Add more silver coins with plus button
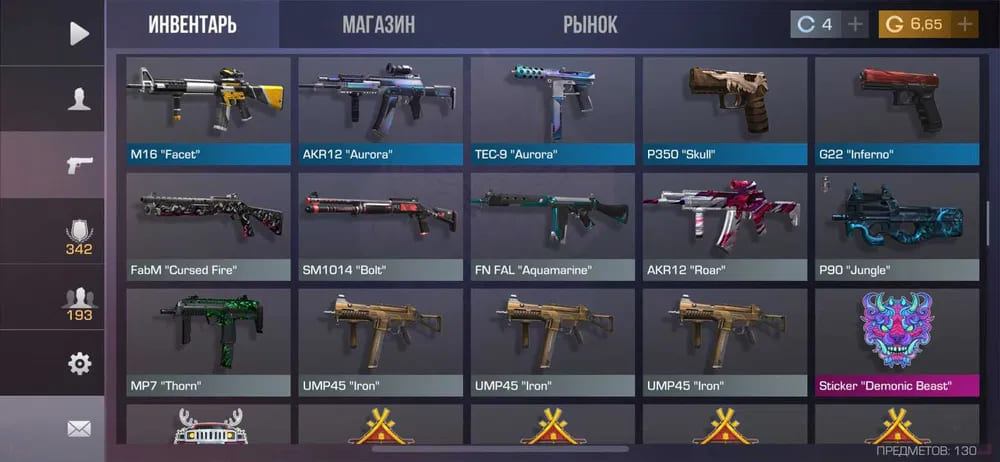1000x462 pixels. [855, 24]
